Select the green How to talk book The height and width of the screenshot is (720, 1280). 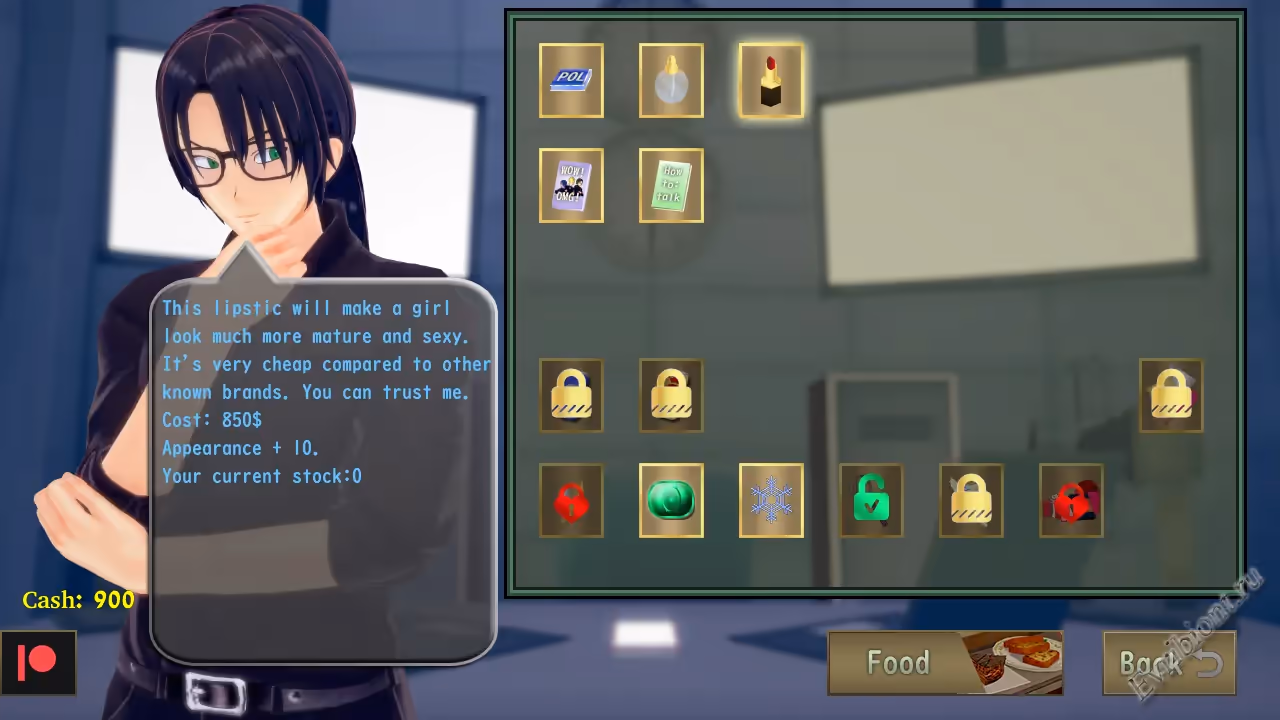pyautogui.click(x=671, y=185)
